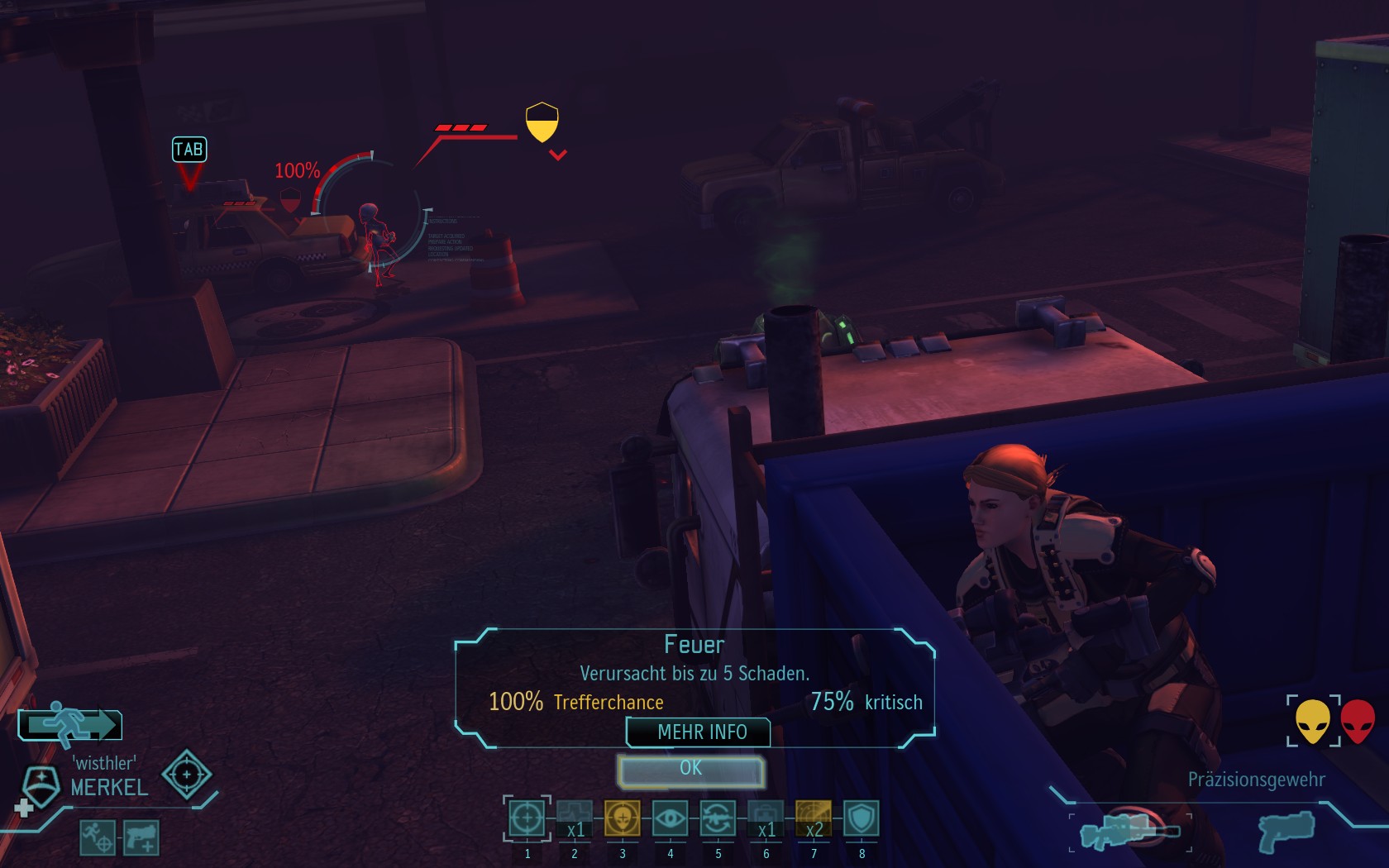This screenshot has height=868, width=1389.
Task: Click the running man arrow button
Action: coord(70,724)
